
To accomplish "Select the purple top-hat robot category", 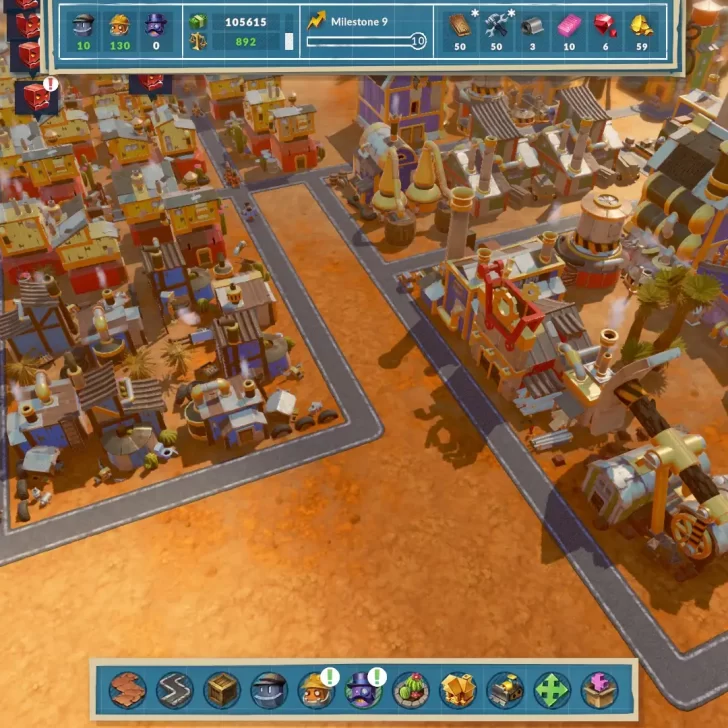I will (362, 689).
